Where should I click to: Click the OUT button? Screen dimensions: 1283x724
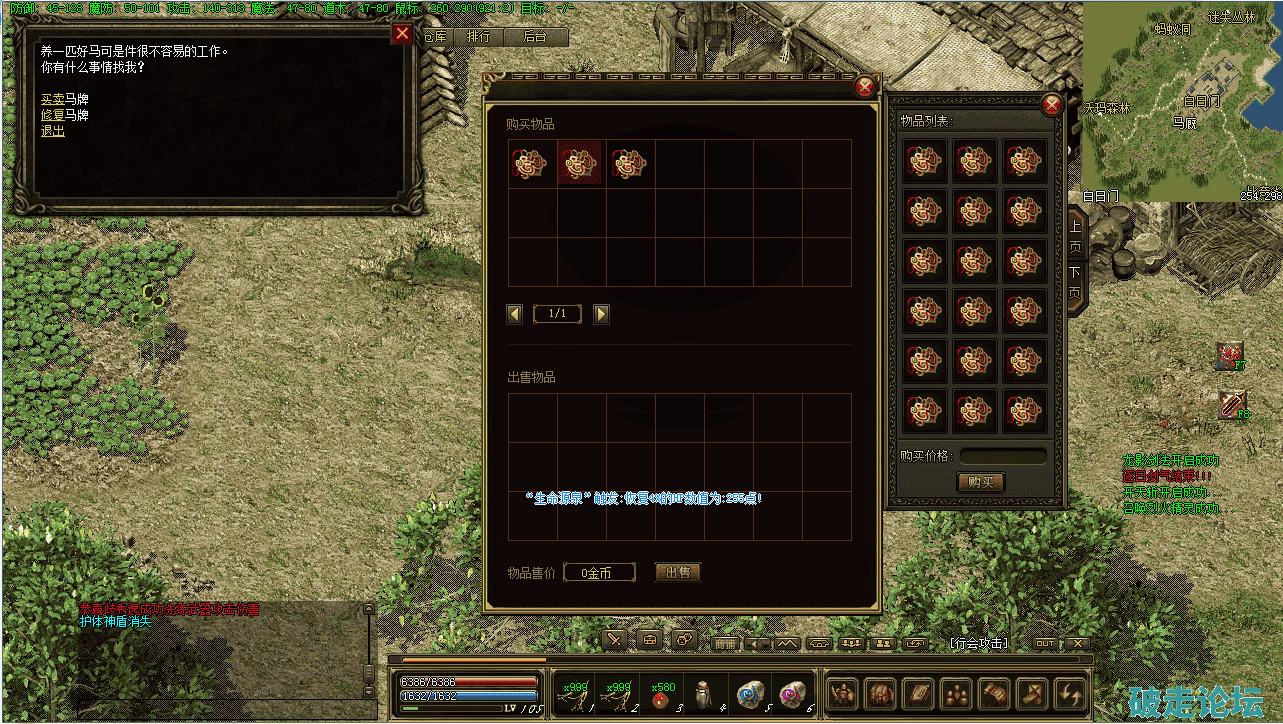tap(1045, 644)
